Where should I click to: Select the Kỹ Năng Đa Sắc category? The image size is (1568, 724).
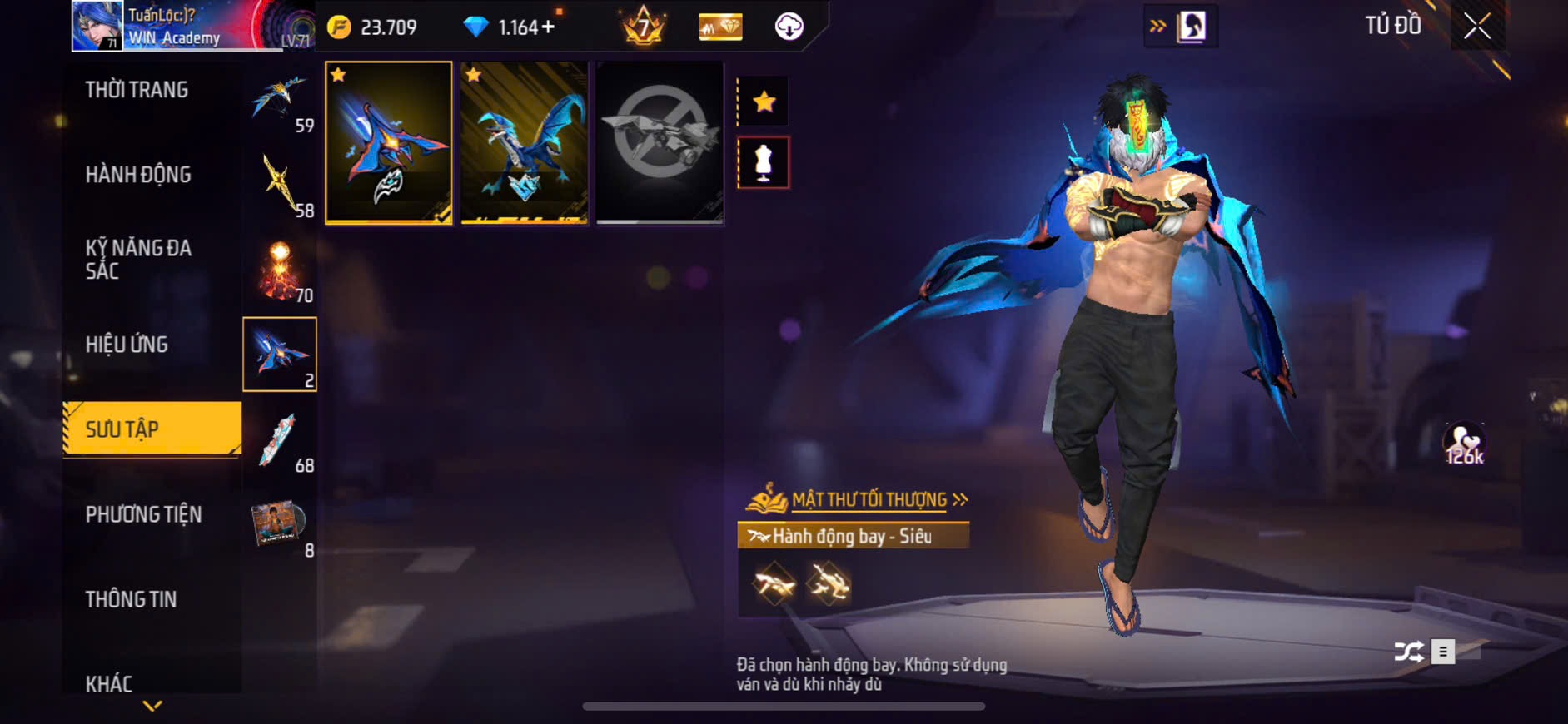click(138, 260)
